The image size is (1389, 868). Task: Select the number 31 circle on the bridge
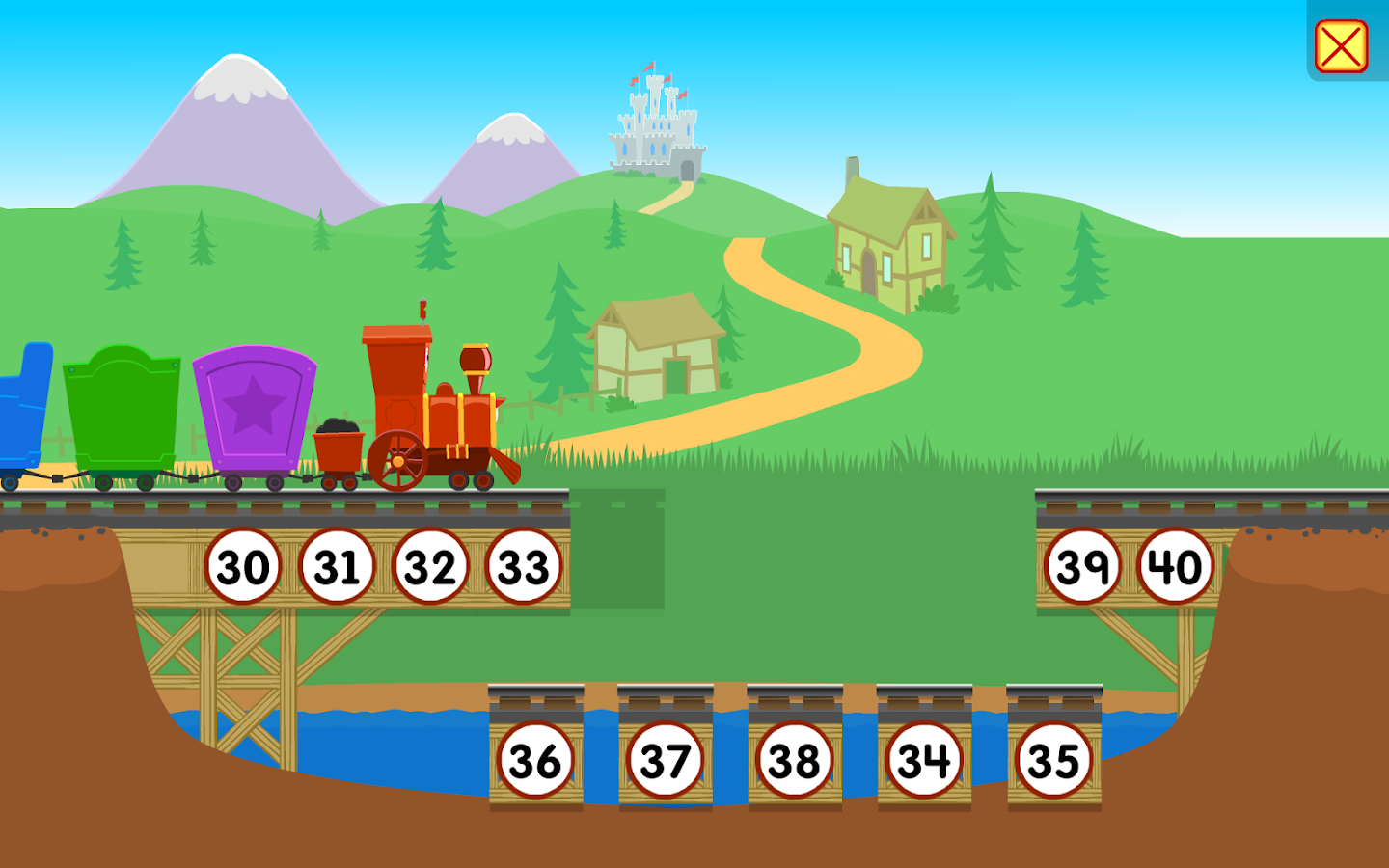[x=338, y=566]
